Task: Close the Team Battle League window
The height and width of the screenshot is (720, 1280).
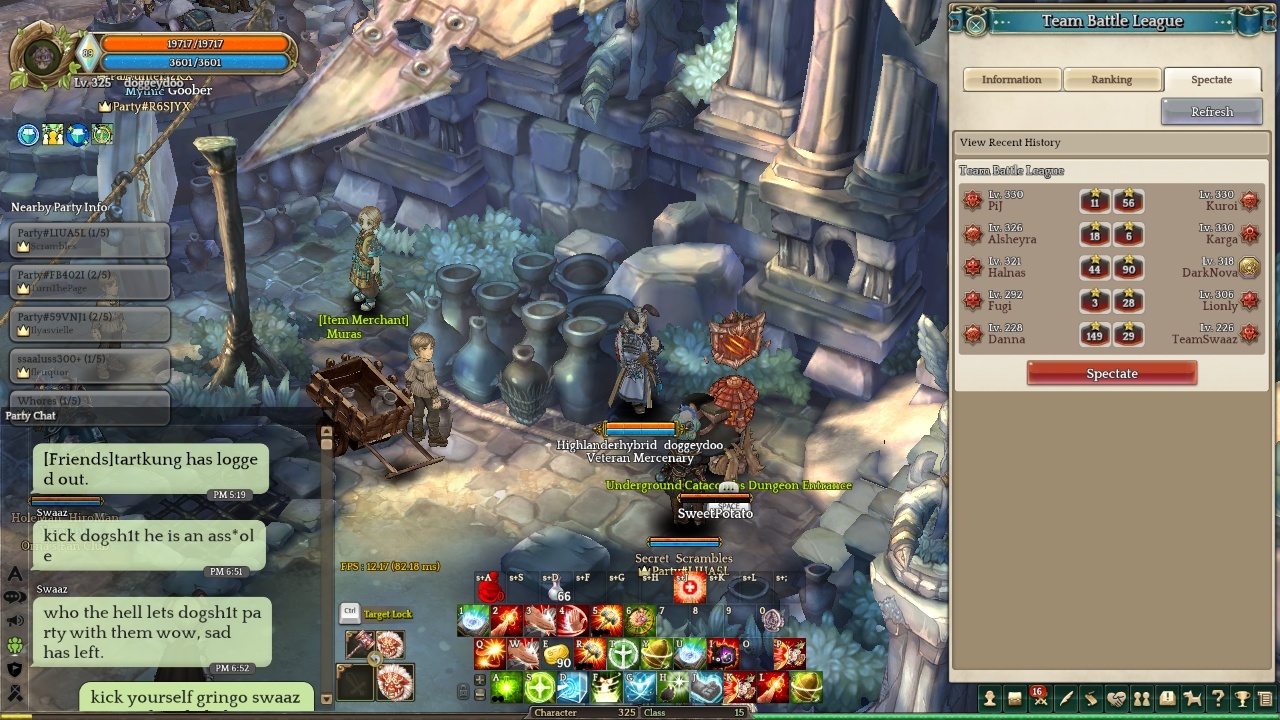Action: click(x=975, y=24)
